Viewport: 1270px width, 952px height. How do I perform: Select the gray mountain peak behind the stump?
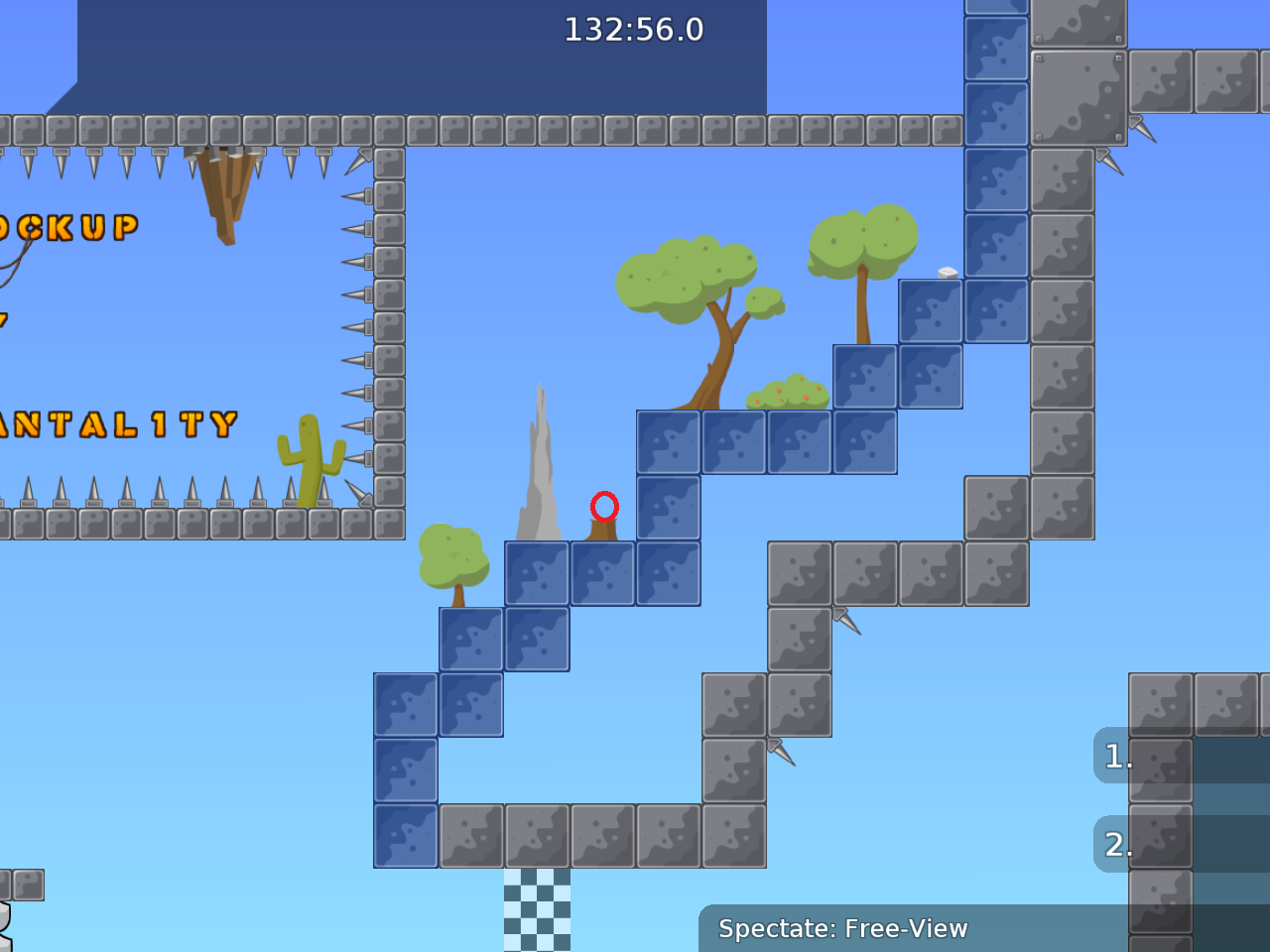point(539,466)
